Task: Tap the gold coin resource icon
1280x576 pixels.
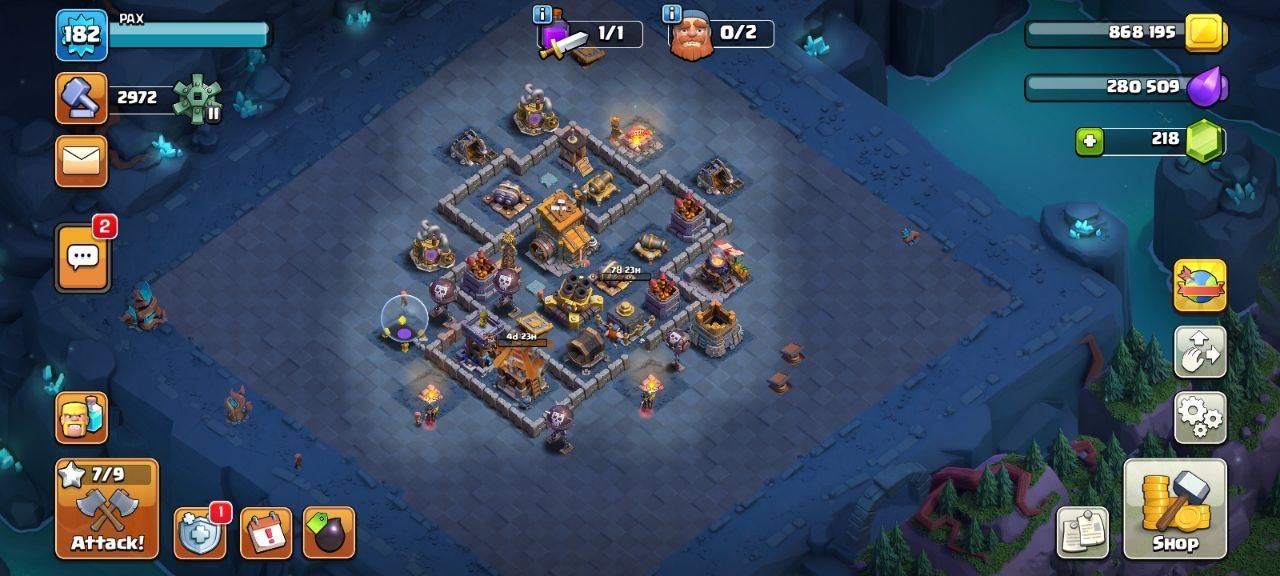Action: tap(1204, 33)
